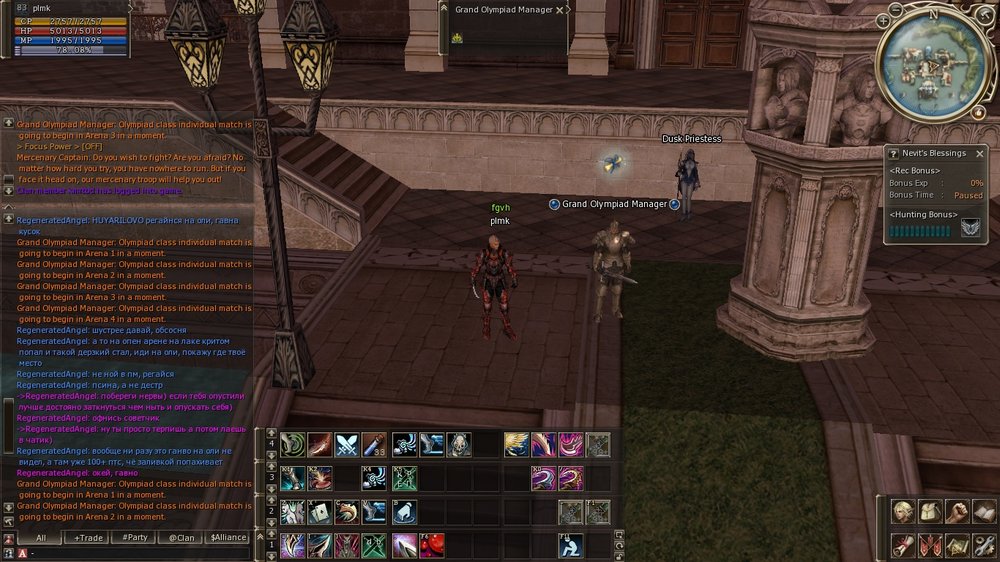Use the playing cards hotbar skill
Screen dimensions: 1000x562
(x=319, y=512)
